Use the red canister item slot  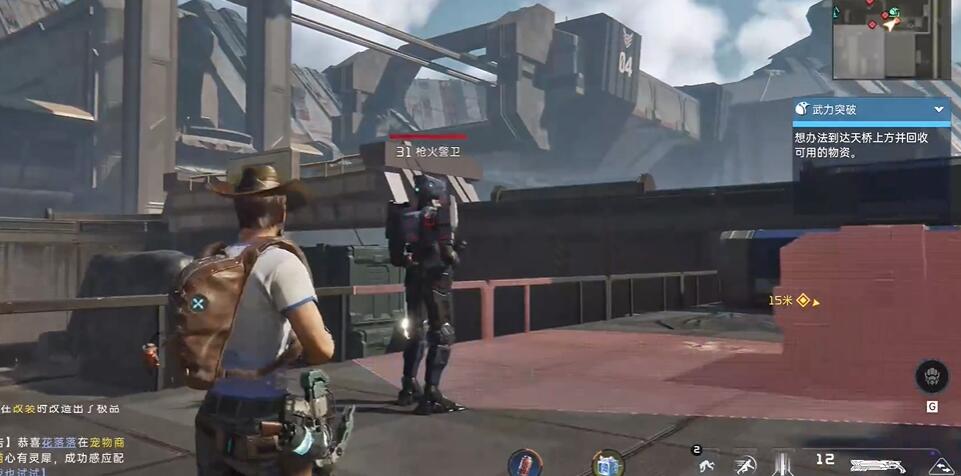click(x=523, y=462)
